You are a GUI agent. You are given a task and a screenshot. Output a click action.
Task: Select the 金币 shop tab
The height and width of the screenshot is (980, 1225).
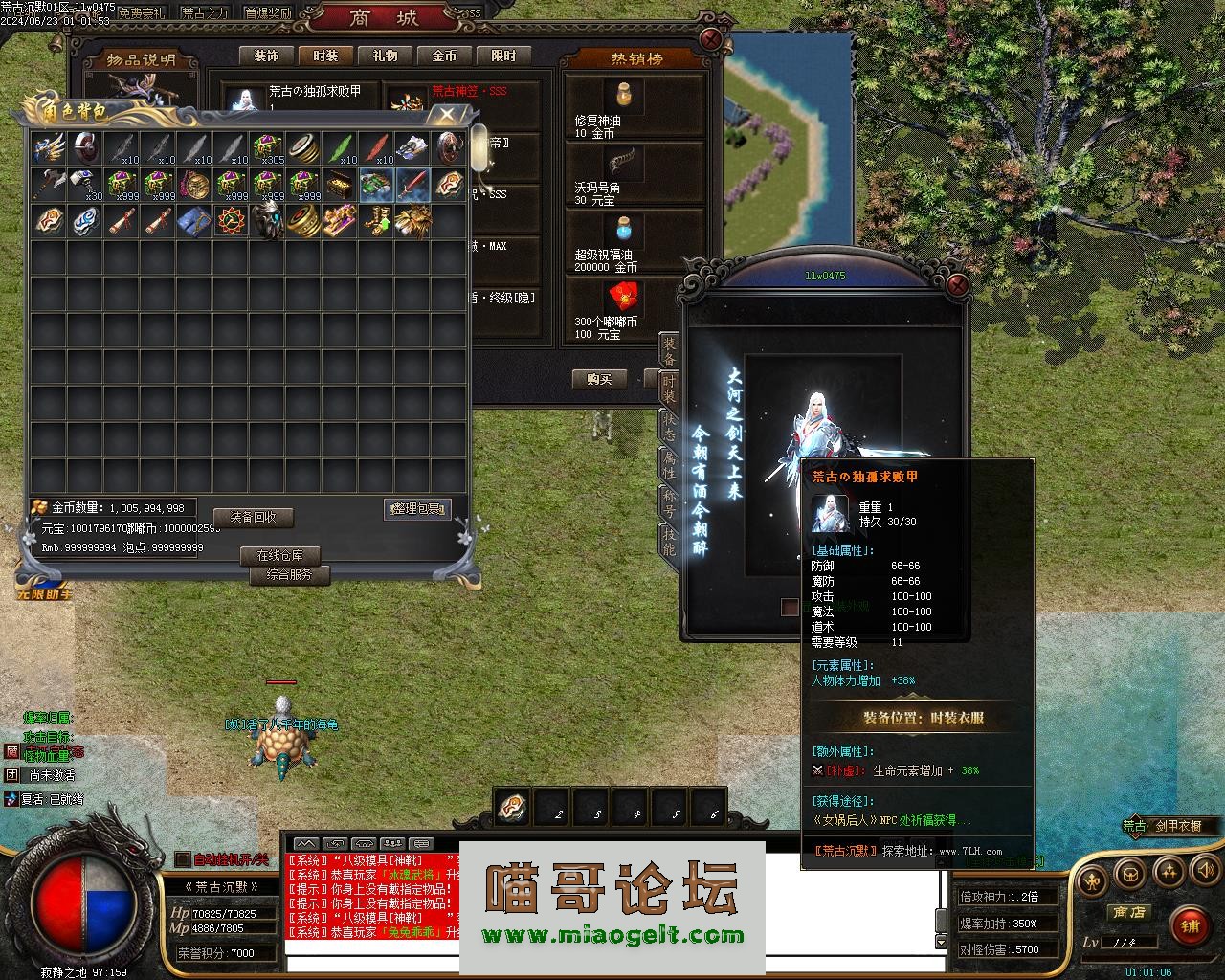[444, 56]
